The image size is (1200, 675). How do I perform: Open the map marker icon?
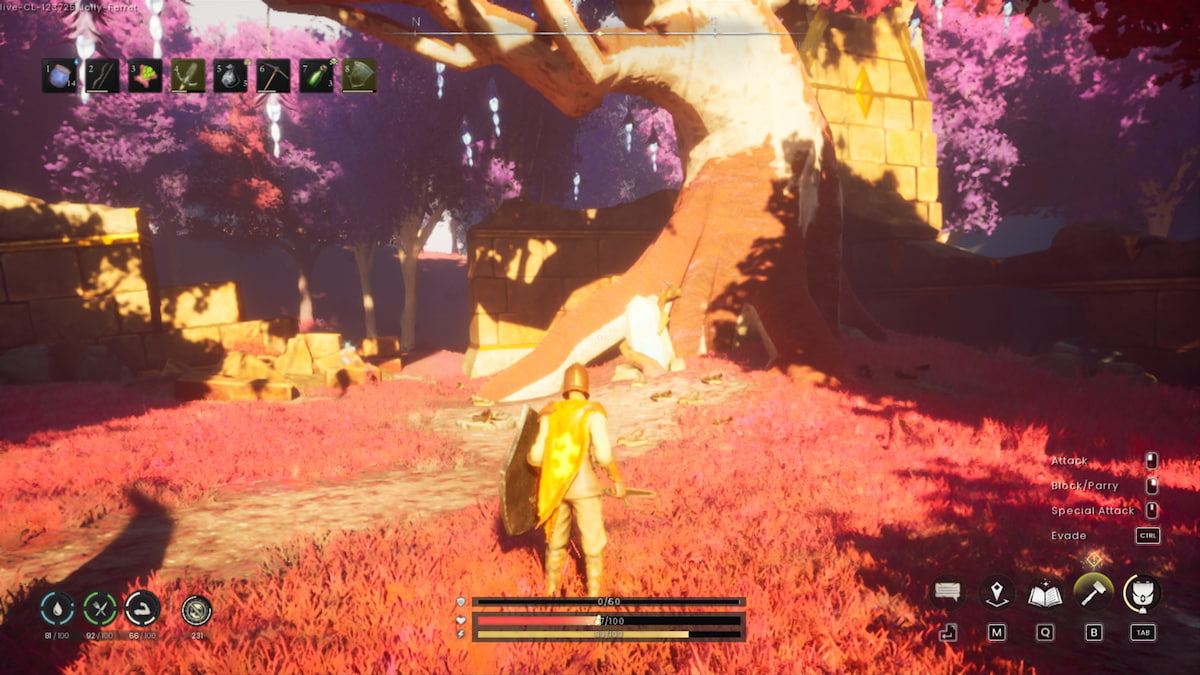click(x=997, y=593)
